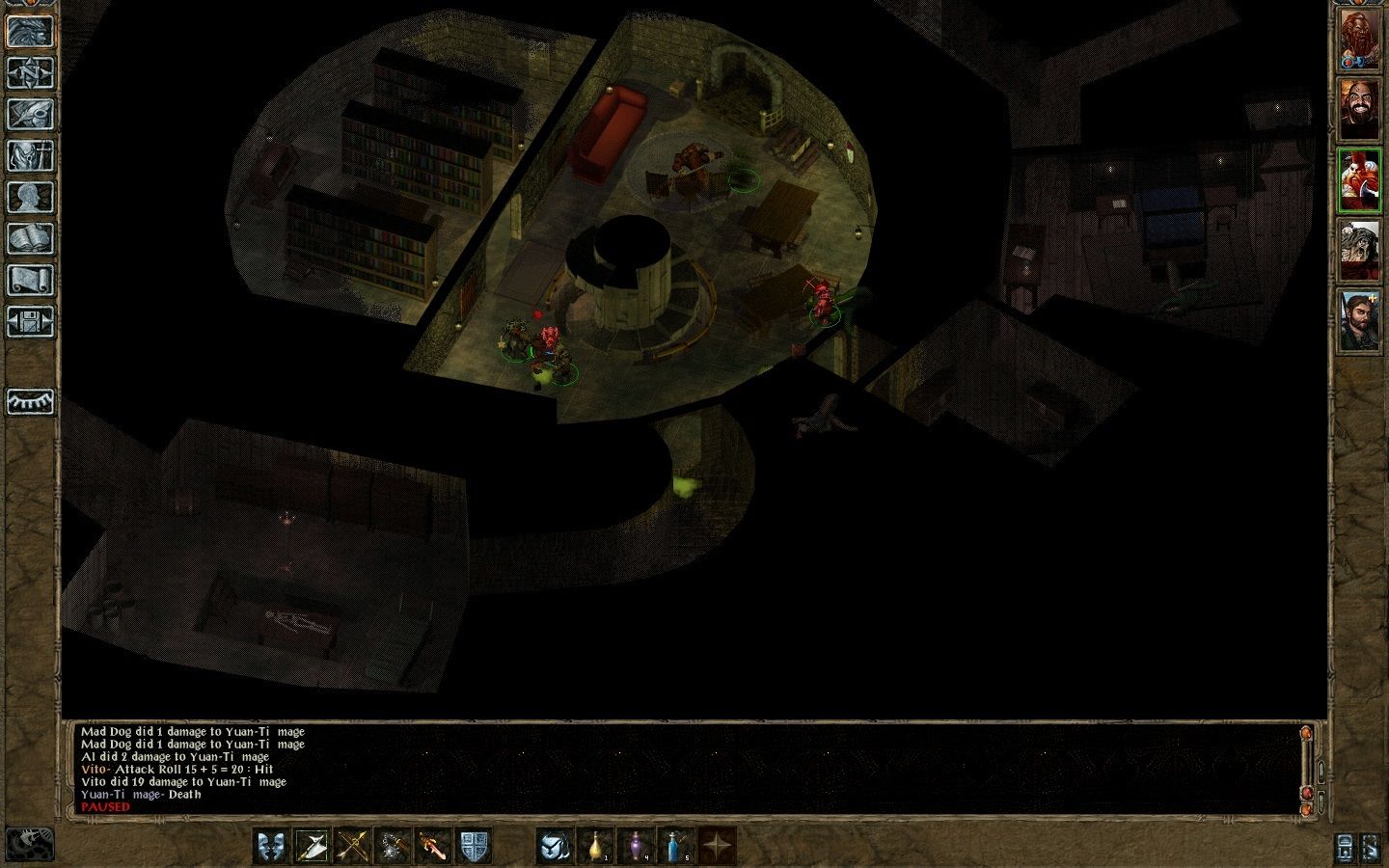The height and width of the screenshot is (868, 1389).
Task: Use the purple potion quick item
Action: click(637, 846)
